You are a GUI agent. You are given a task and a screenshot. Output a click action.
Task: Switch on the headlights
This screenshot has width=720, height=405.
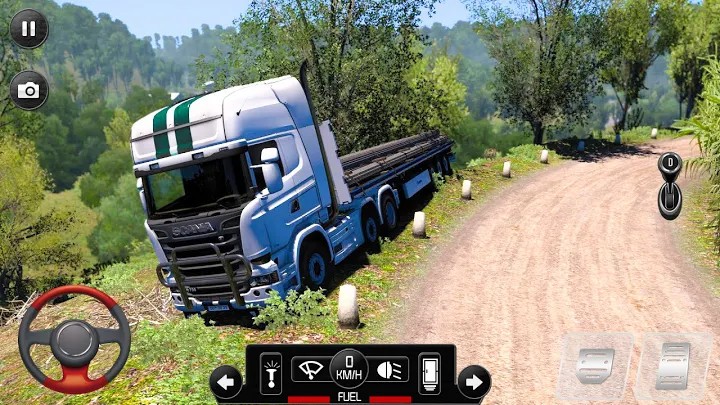[389, 369]
